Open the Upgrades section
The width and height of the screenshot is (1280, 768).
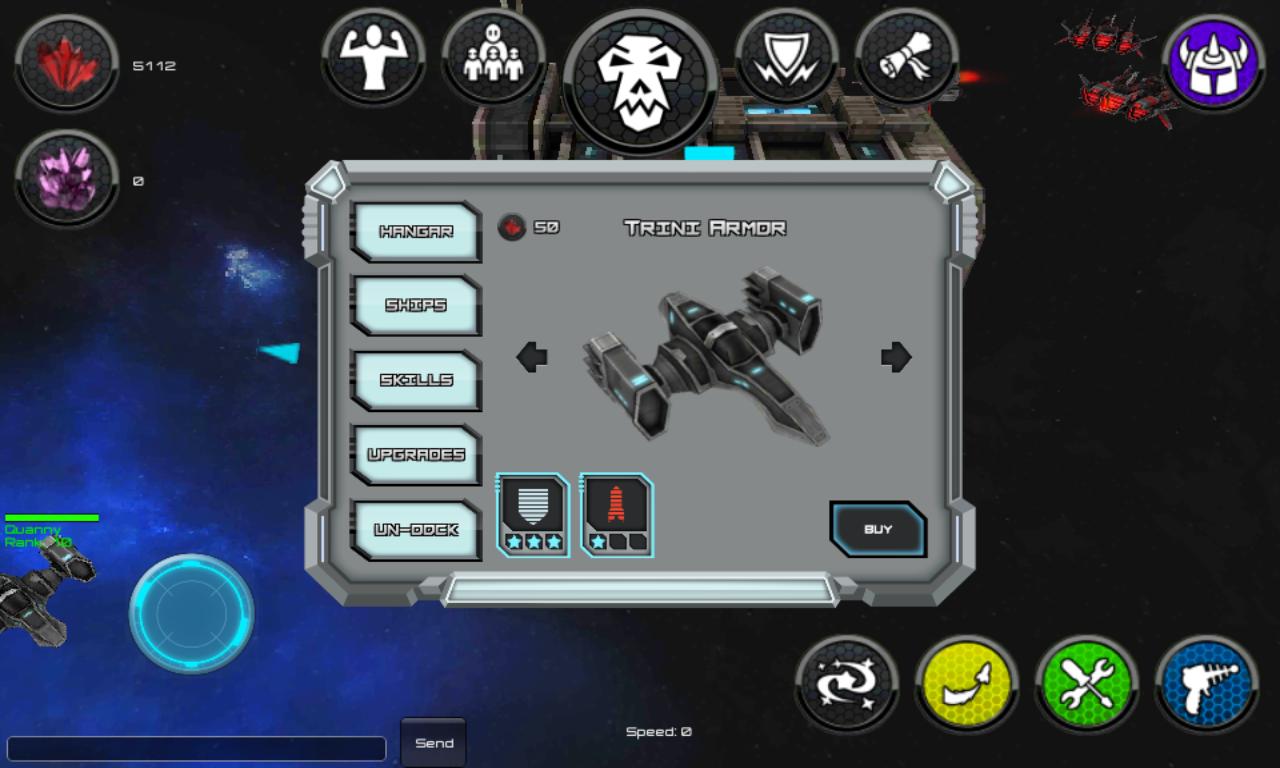click(416, 455)
